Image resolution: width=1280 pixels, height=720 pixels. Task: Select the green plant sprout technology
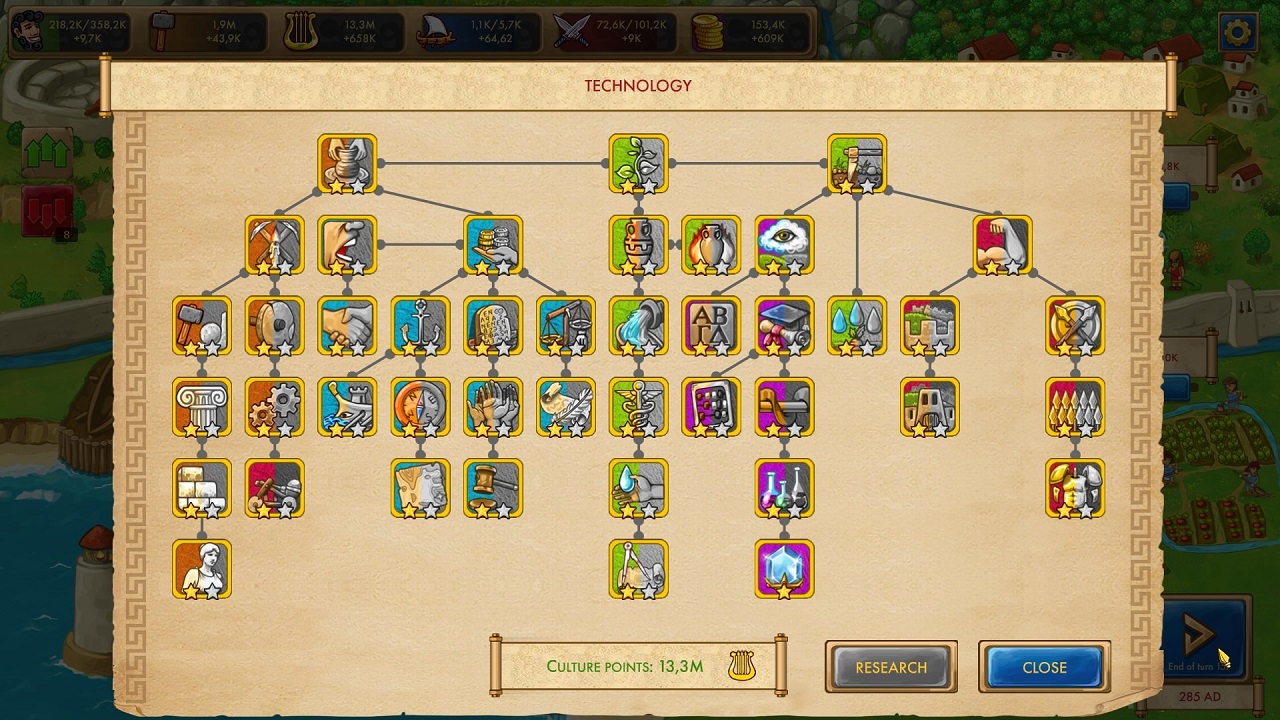[x=638, y=163]
